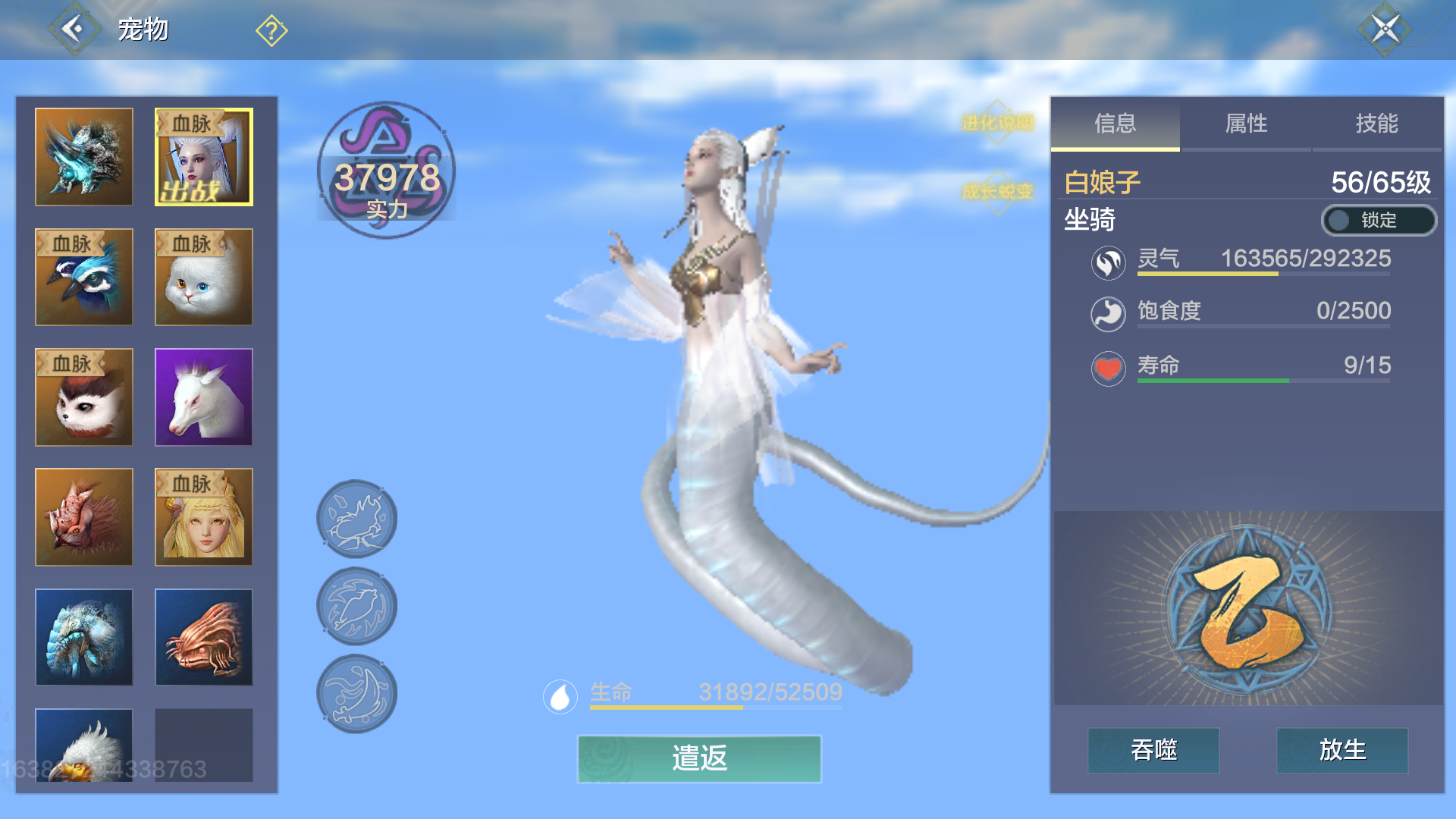Click the 饱食度 stomach icon
Image resolution: width=1456 pixels, height=819 pixels.
[1108, 315]
